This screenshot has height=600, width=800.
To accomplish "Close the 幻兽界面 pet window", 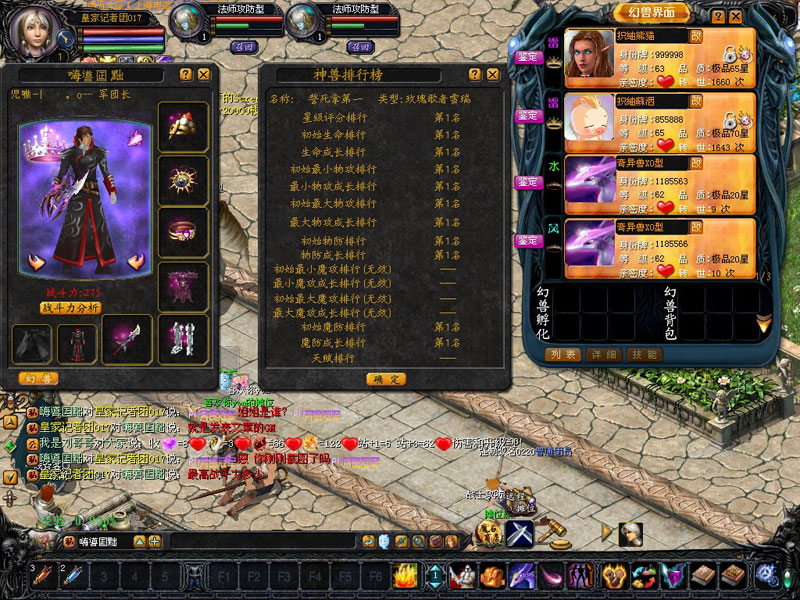I will (738, 17).
